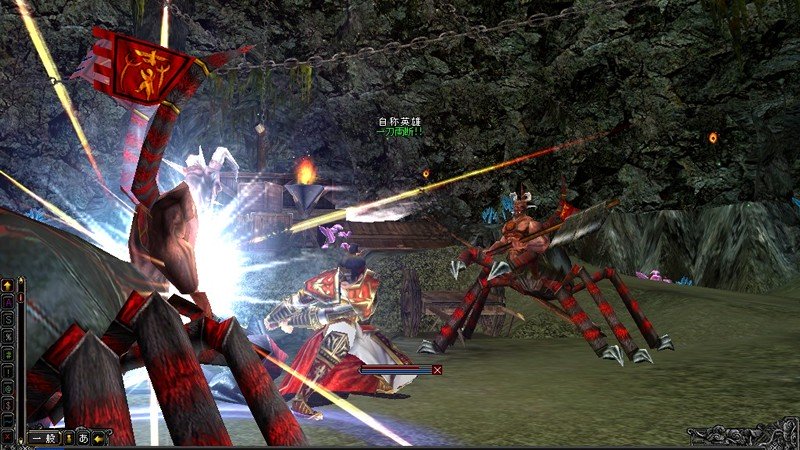
Task: Select the purple "A" sidebar button
Action: click(7, 303)
